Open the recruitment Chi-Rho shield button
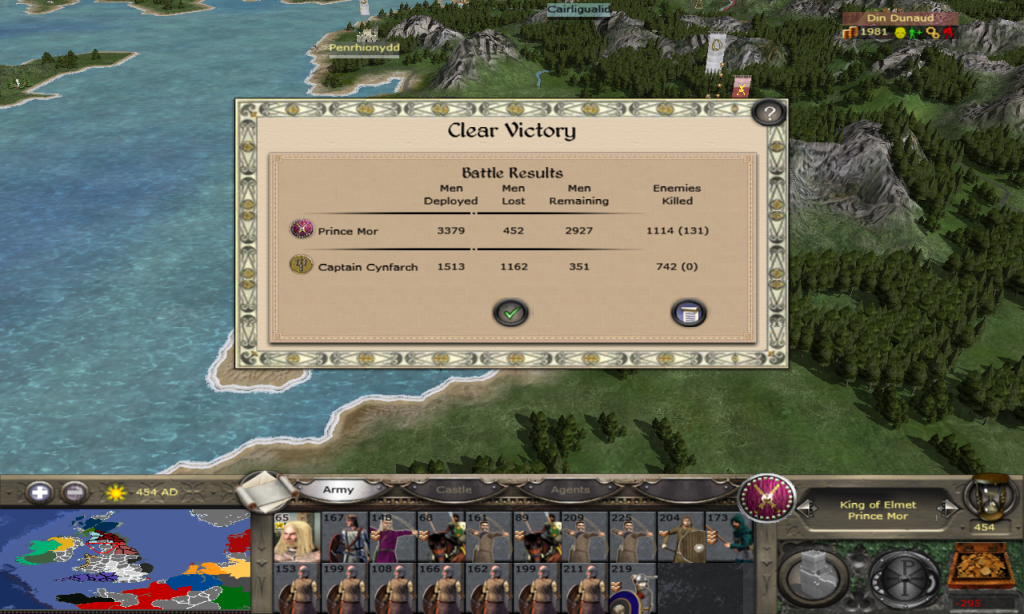The width and height of the screenshot is (1024, 614). point(902,577)
